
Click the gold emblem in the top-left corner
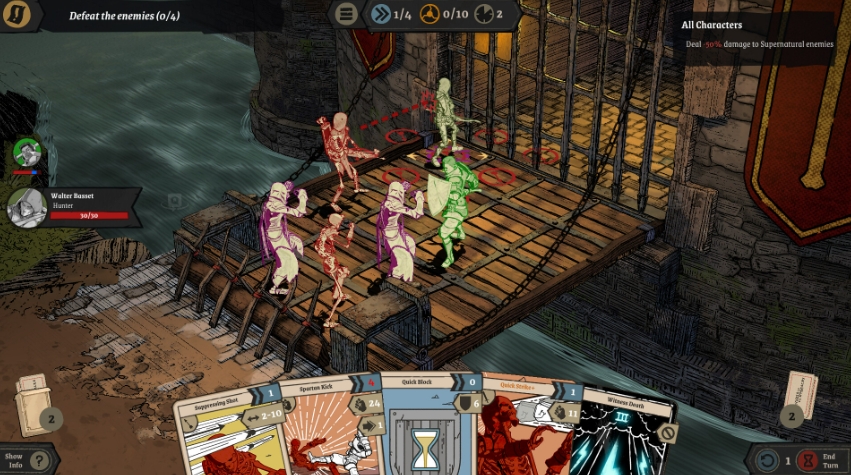pyautogui.click(x=16, y=15)
